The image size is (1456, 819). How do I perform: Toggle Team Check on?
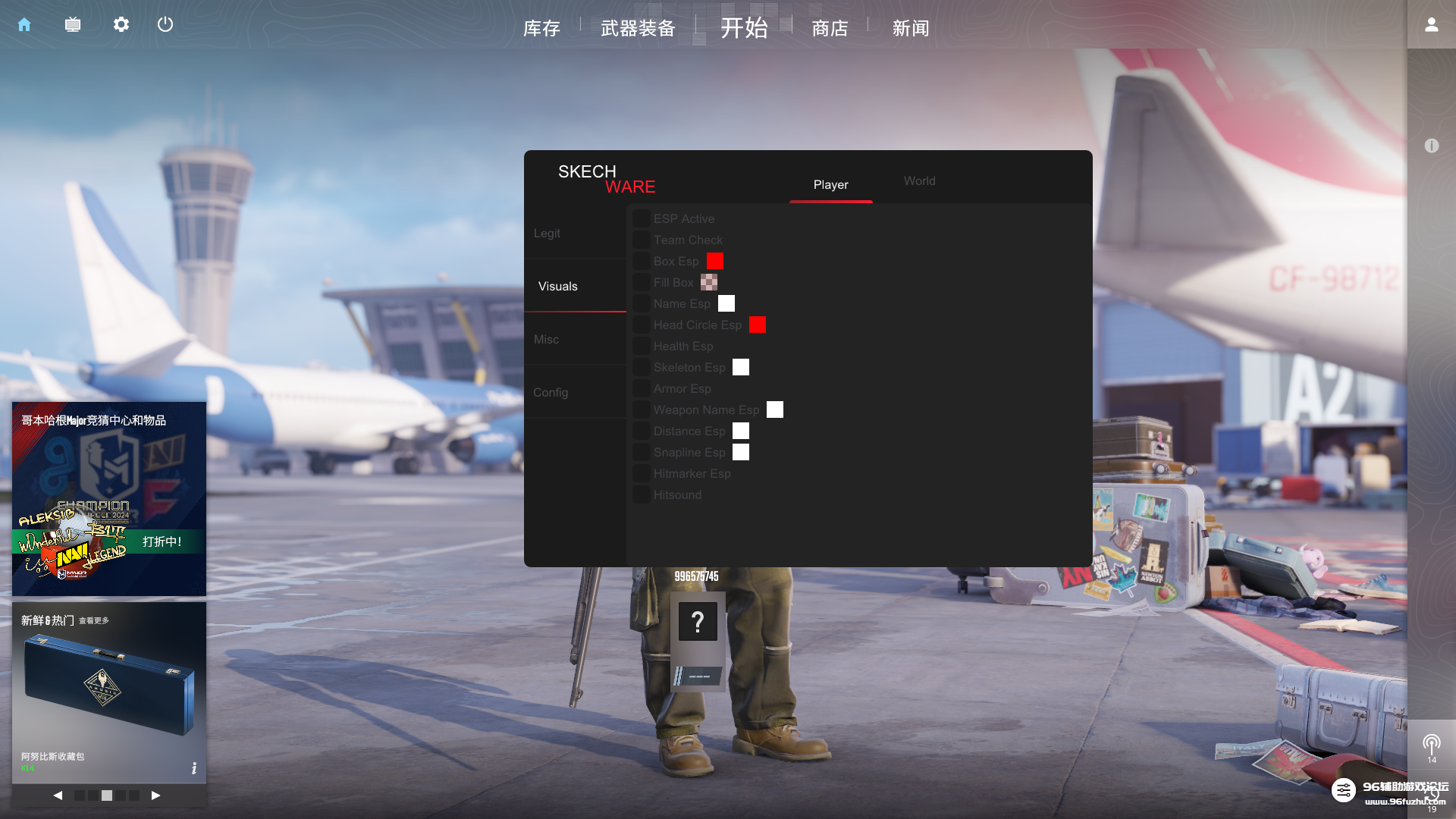pyautogui.click(x=642, y=239)
